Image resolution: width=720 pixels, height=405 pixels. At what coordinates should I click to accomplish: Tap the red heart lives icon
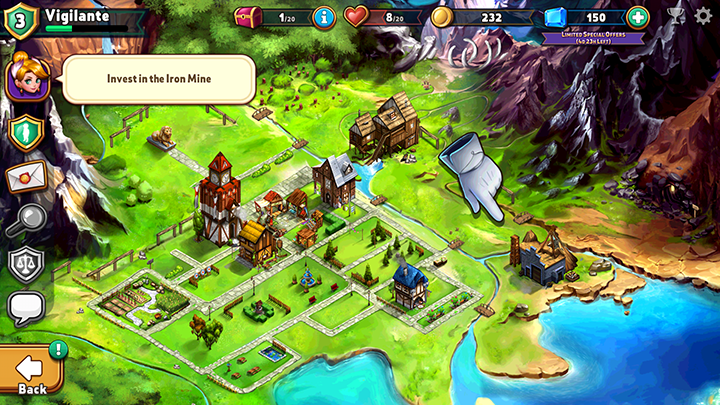click(356, 17)
